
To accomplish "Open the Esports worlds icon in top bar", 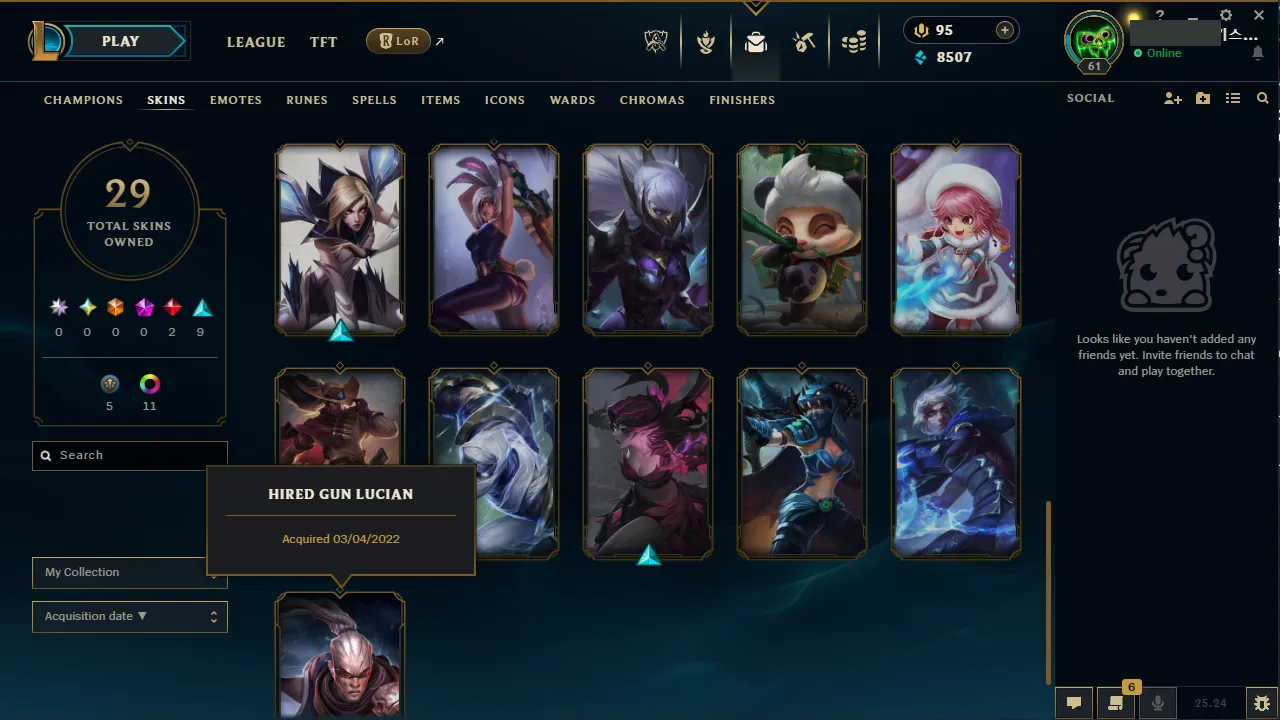I will coord(655,41).
